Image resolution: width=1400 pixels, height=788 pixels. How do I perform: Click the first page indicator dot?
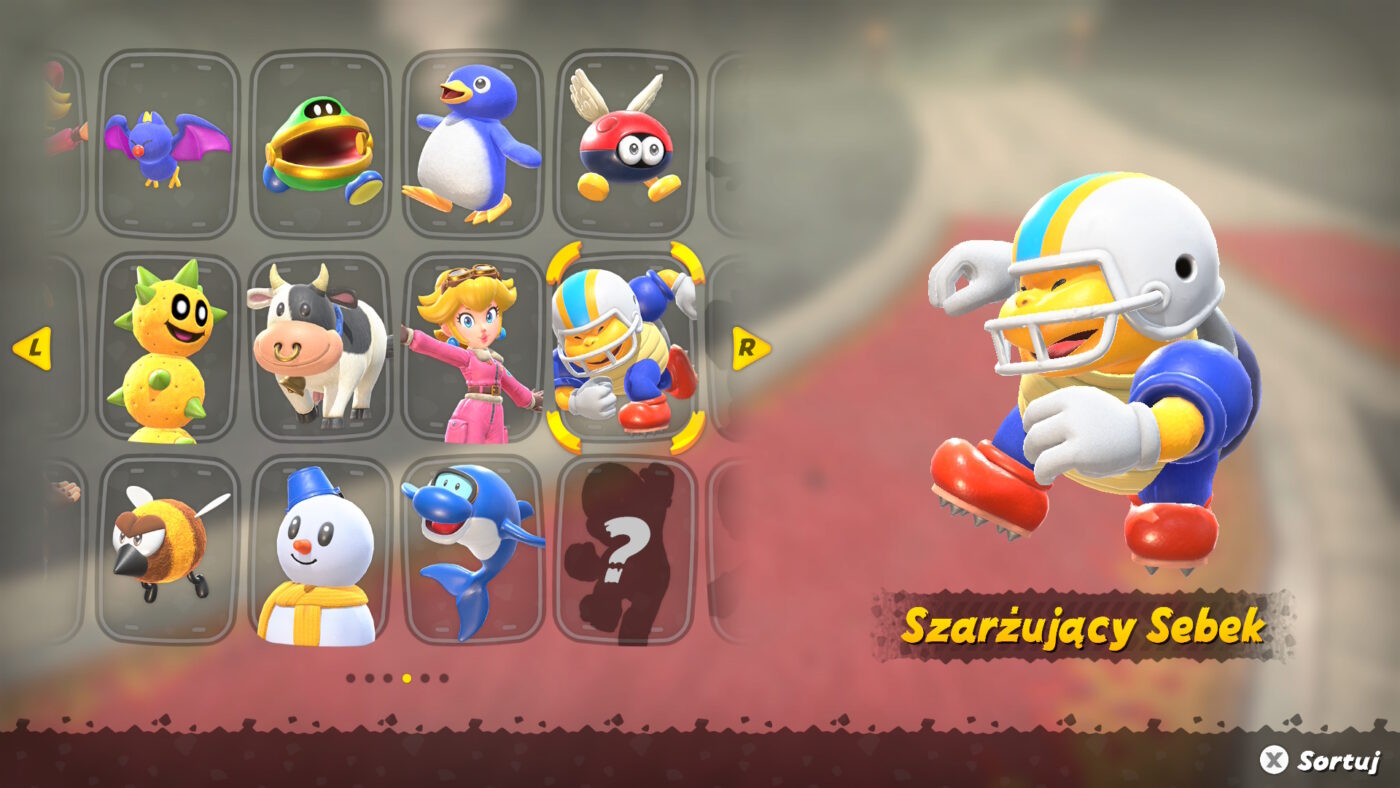(x=350, y=678)
